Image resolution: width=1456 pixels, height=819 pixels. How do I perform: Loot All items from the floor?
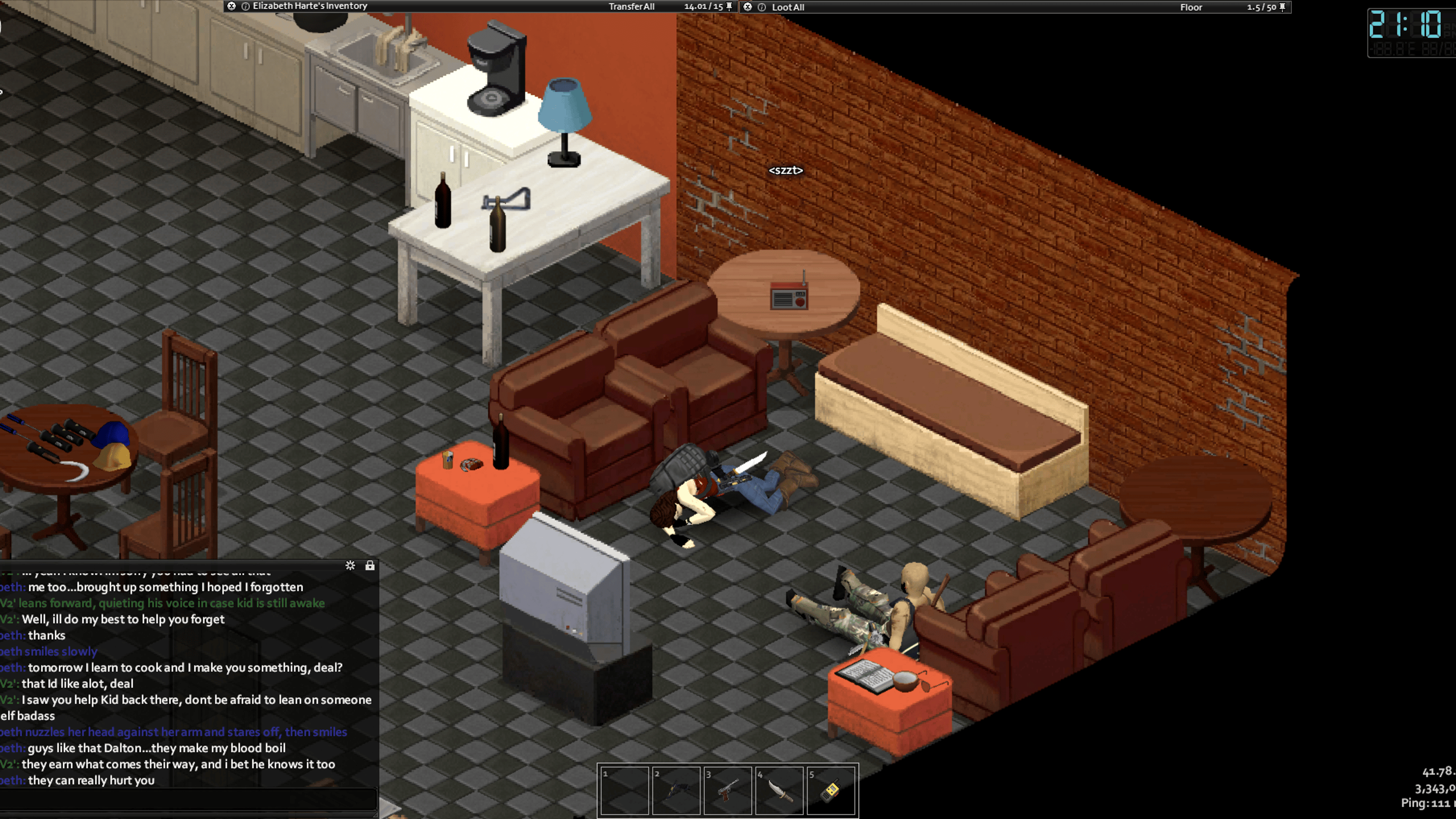[787, 8]
